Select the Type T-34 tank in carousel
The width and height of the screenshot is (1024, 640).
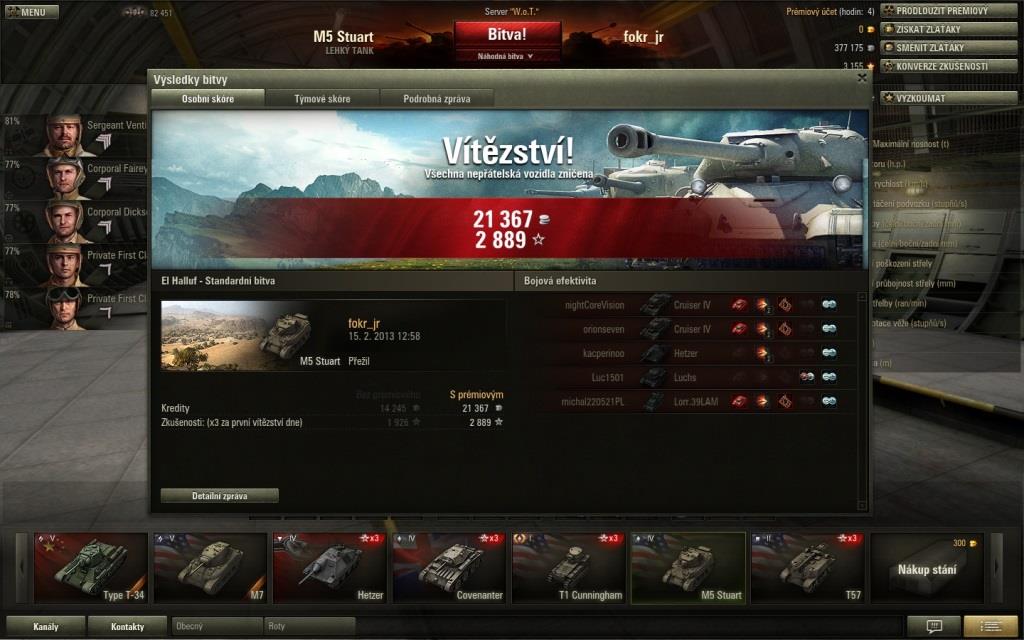coord(90,567)
